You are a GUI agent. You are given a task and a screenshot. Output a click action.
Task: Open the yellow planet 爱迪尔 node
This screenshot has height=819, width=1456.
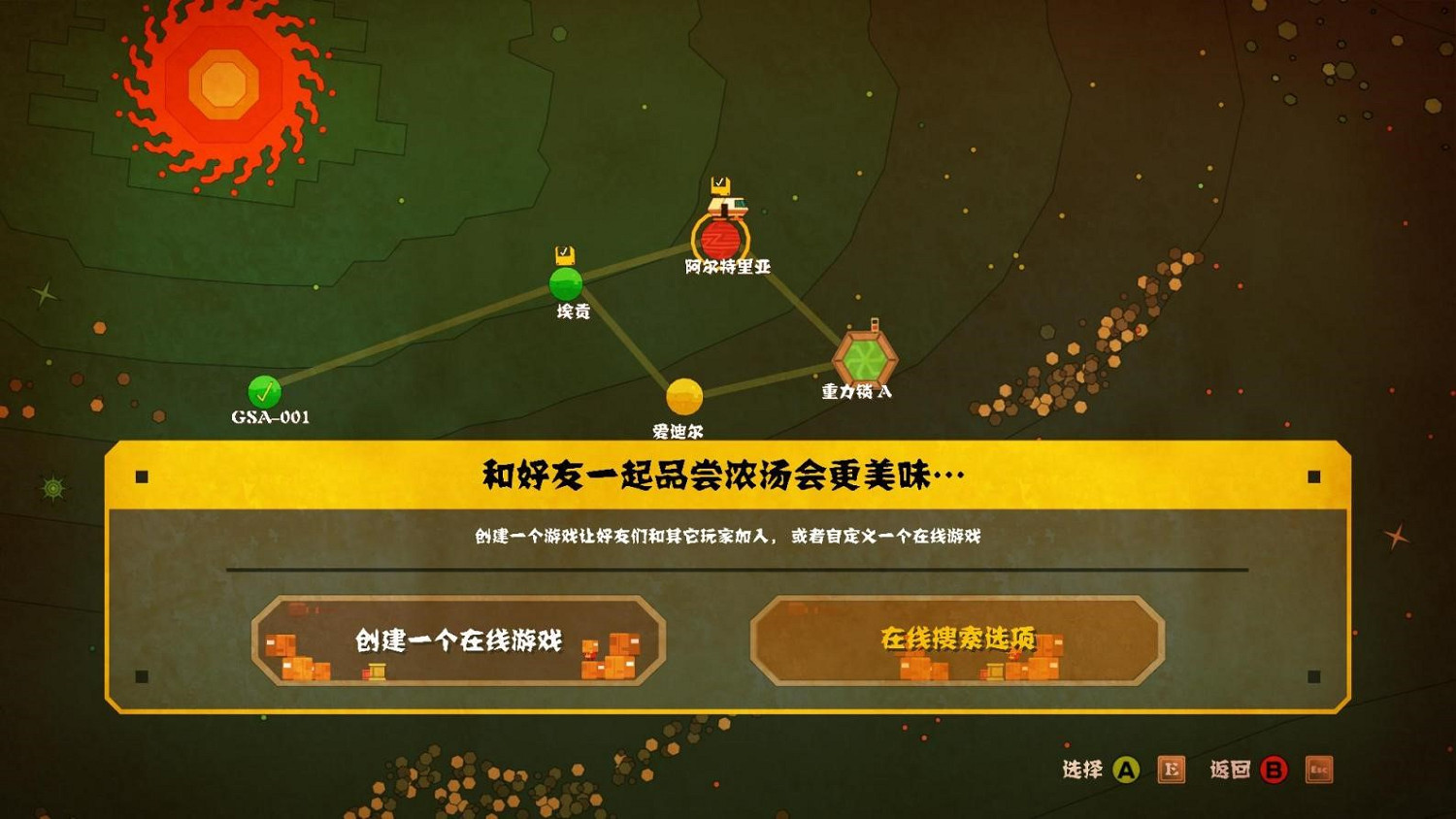(x=682, y=395)
